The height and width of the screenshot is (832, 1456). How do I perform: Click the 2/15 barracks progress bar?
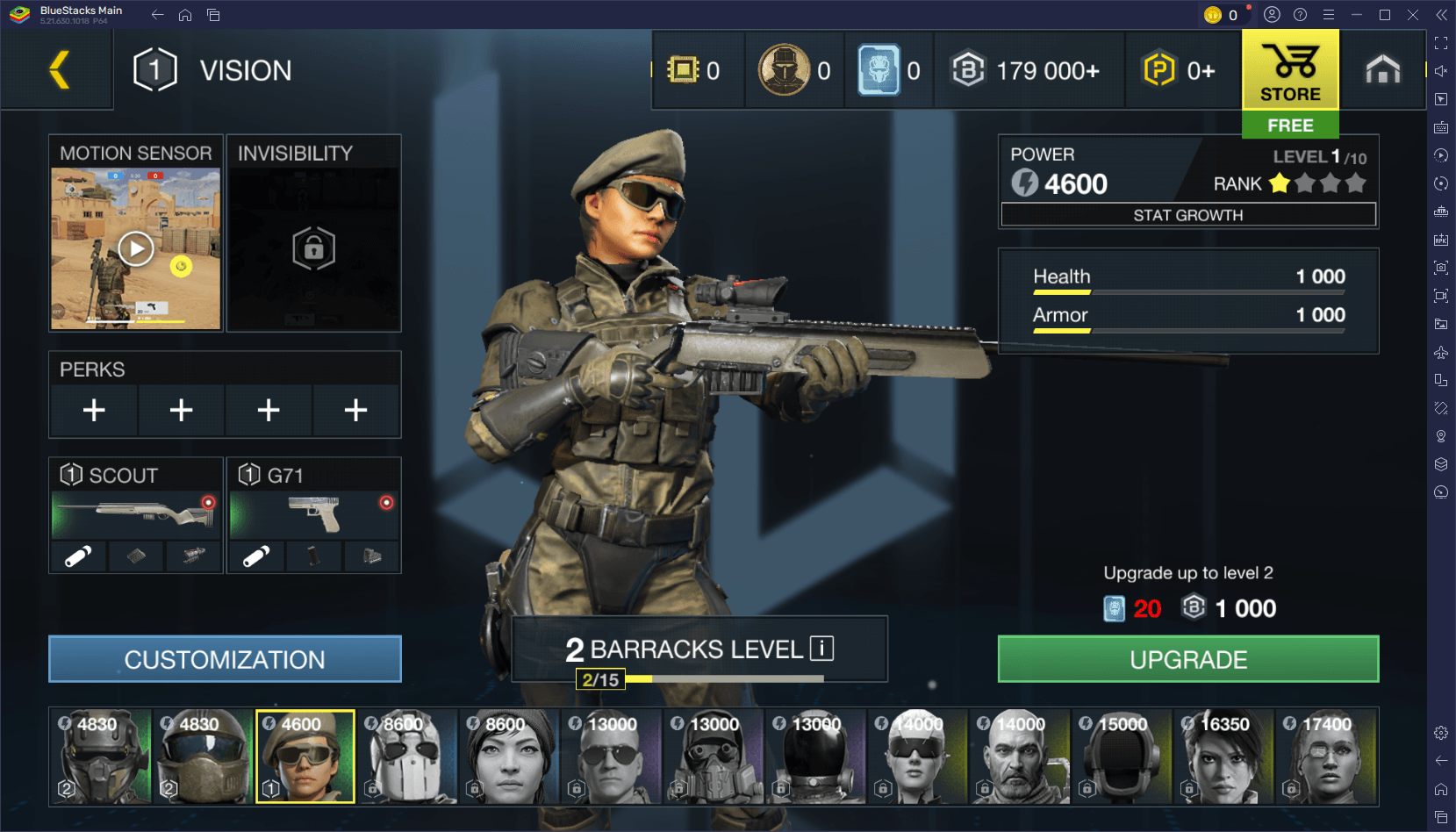tap(599, 679)
